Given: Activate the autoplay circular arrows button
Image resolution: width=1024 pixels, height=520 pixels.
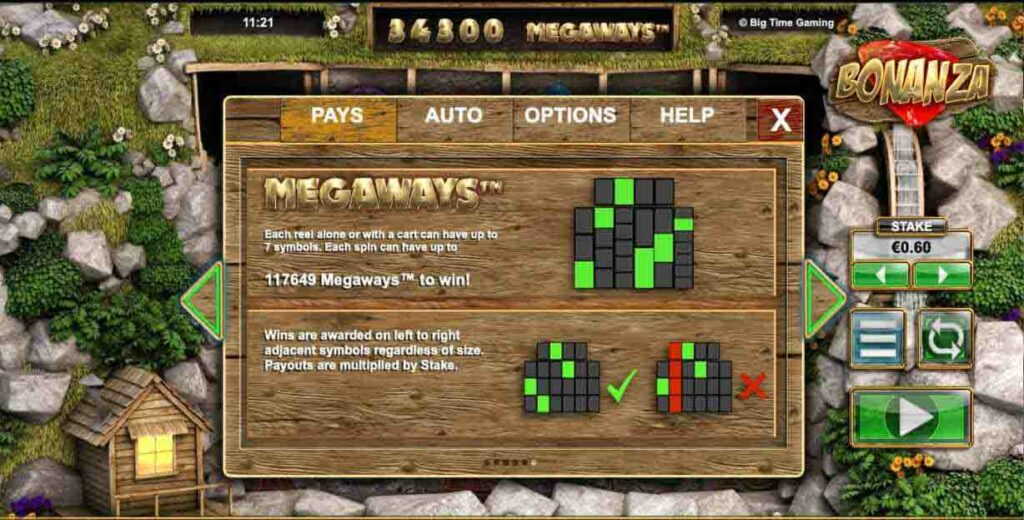Looking at the screenshot, I should click(x=945, y=338).
